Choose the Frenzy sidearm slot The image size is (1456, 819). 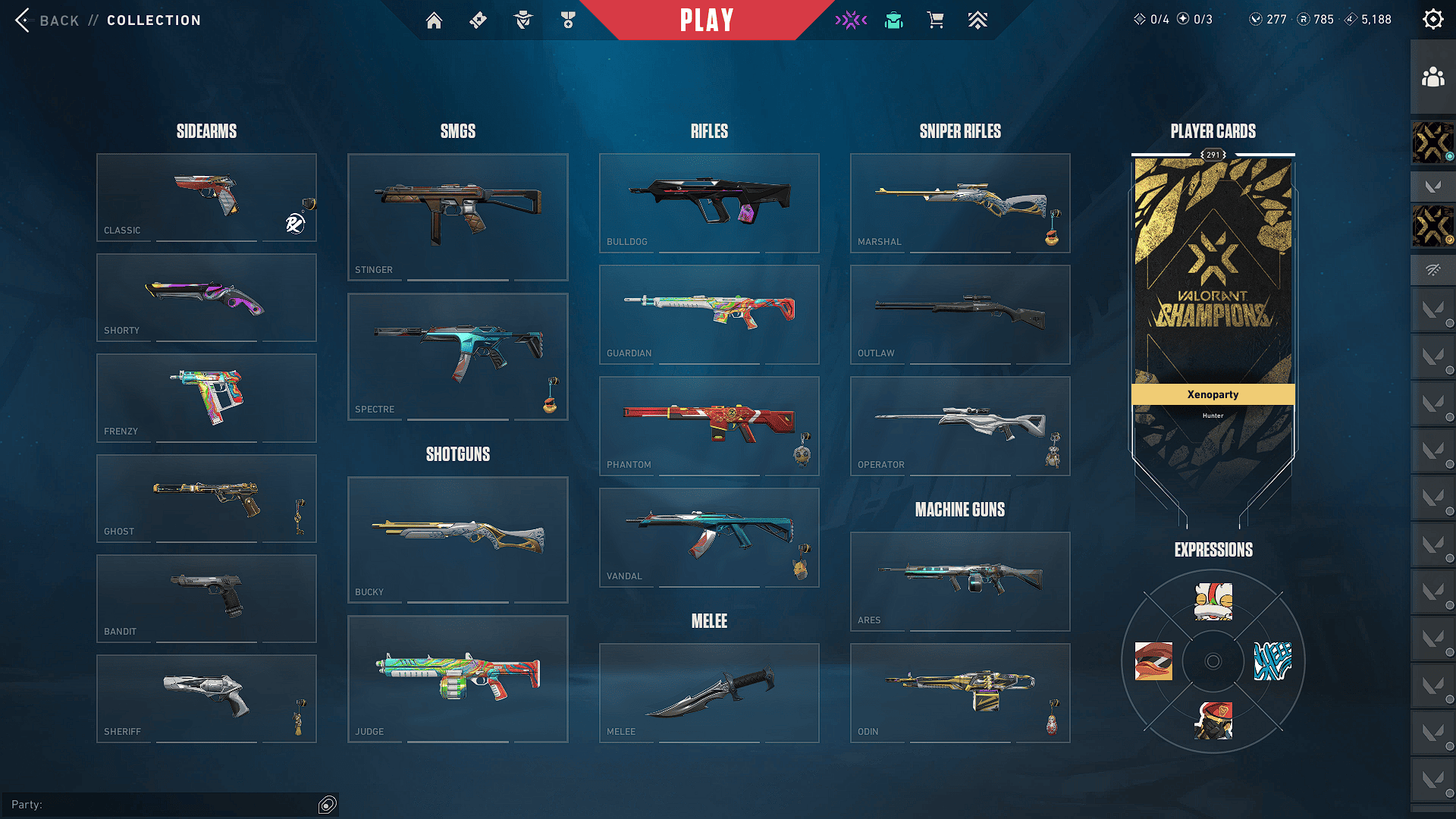206,397
